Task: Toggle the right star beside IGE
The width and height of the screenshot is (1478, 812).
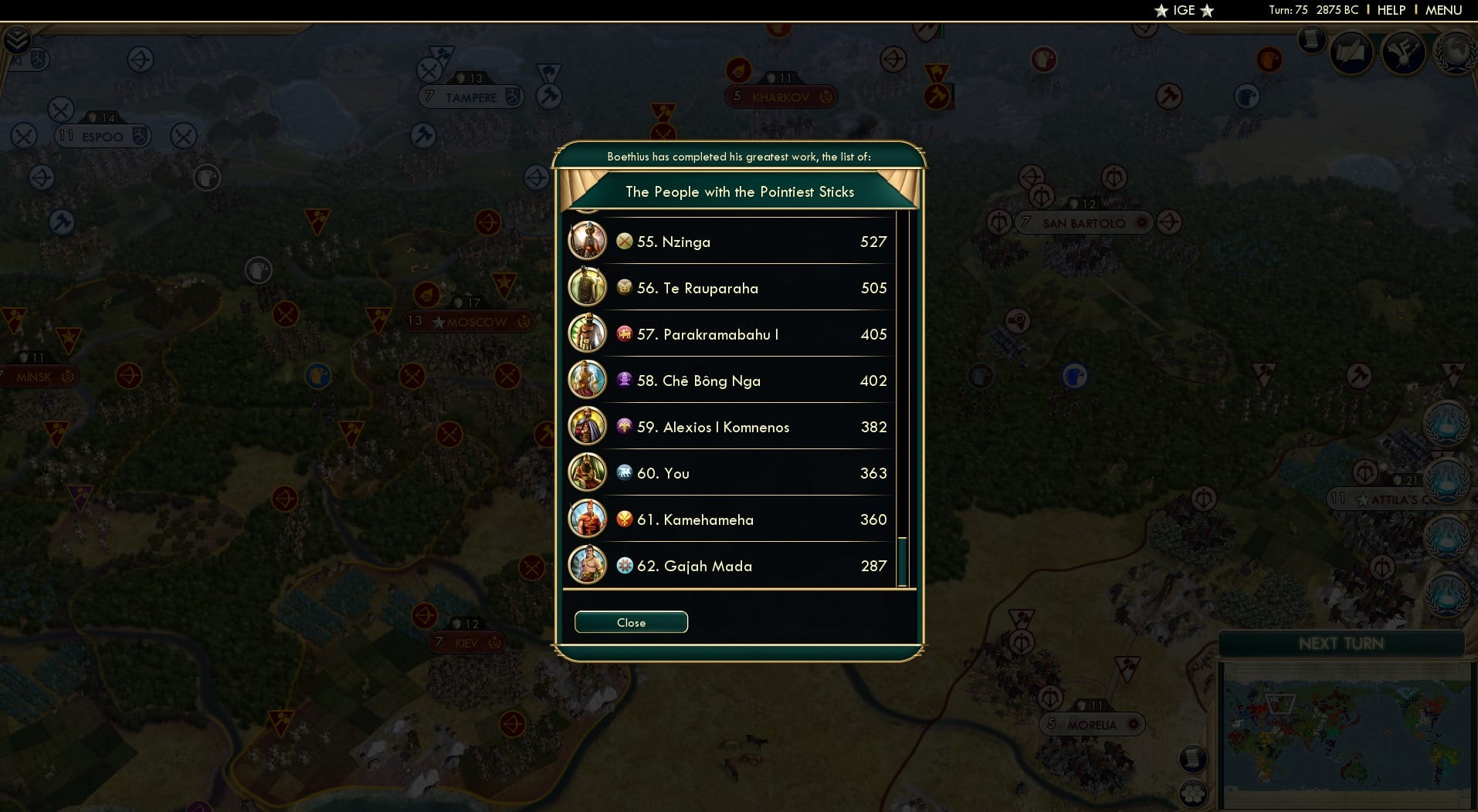Action: [x=1206, y=11]
